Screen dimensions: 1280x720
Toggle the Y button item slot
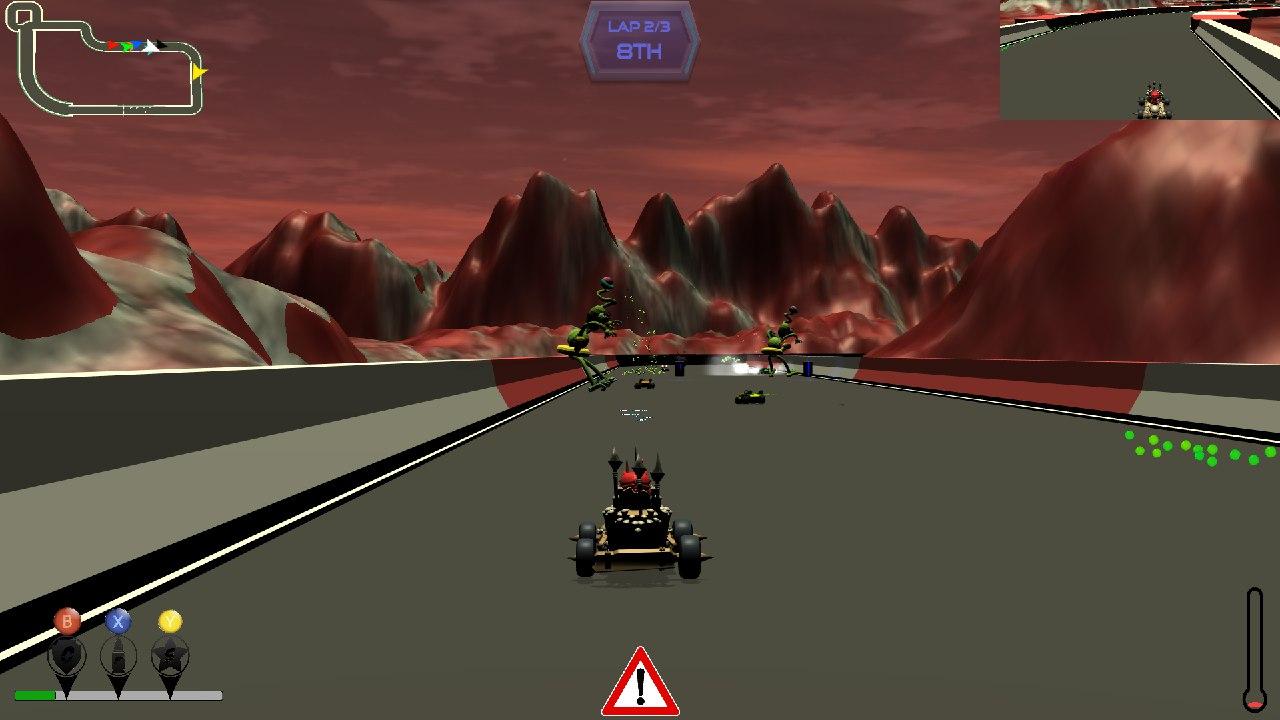pyautogui.click(x=171, y=621)
